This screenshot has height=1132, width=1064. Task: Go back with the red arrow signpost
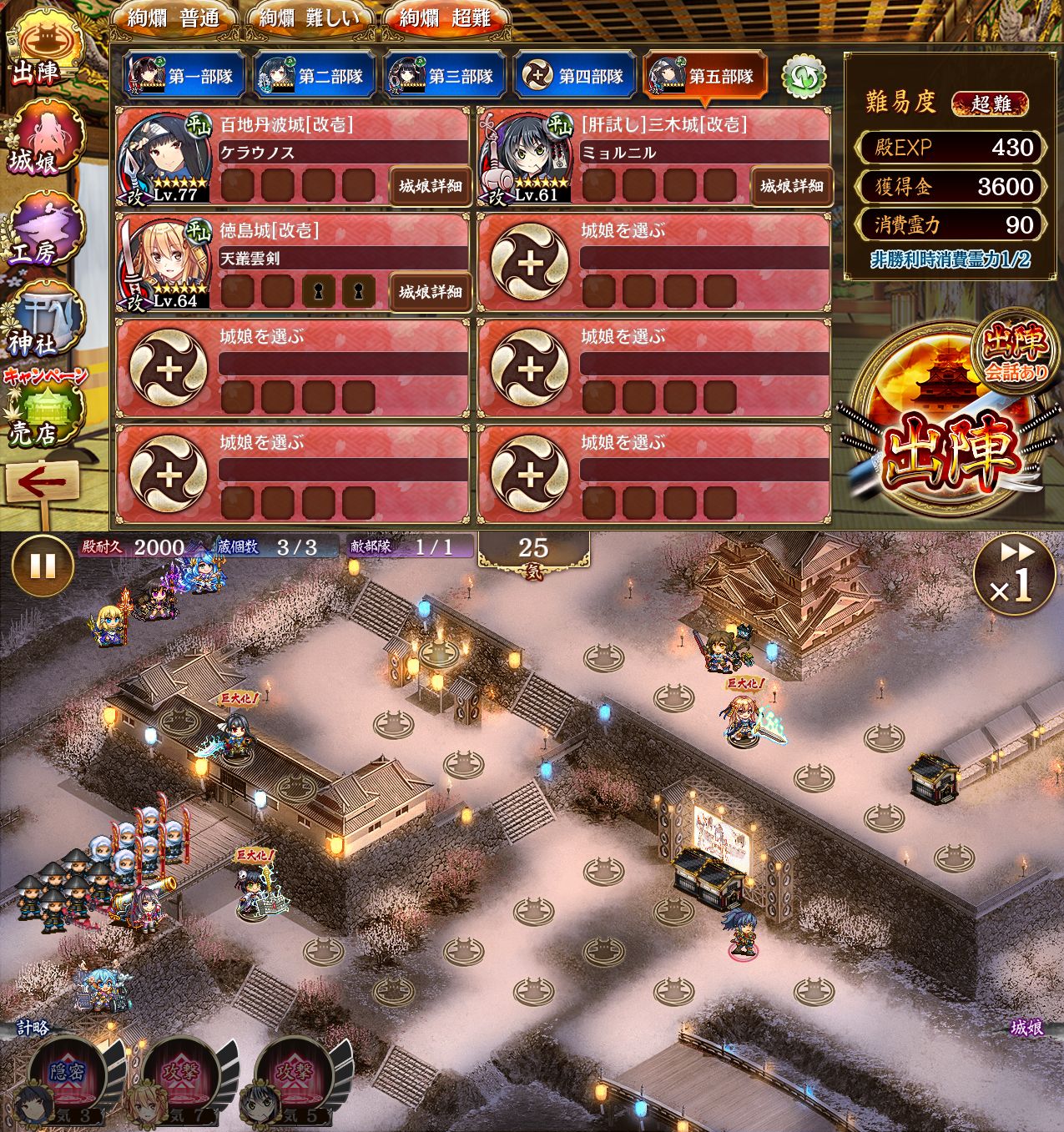tap(42, 484)
